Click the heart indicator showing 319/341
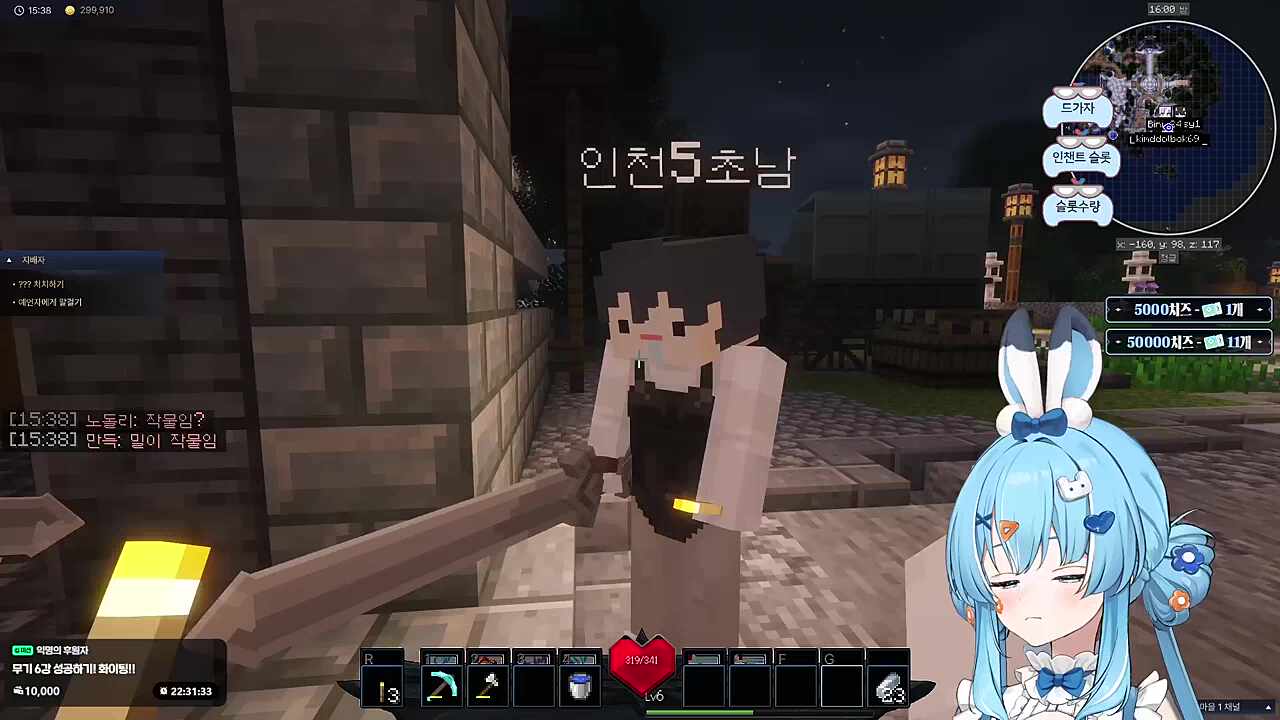The width and height of the screenshot is (1280, 720). 641,660
